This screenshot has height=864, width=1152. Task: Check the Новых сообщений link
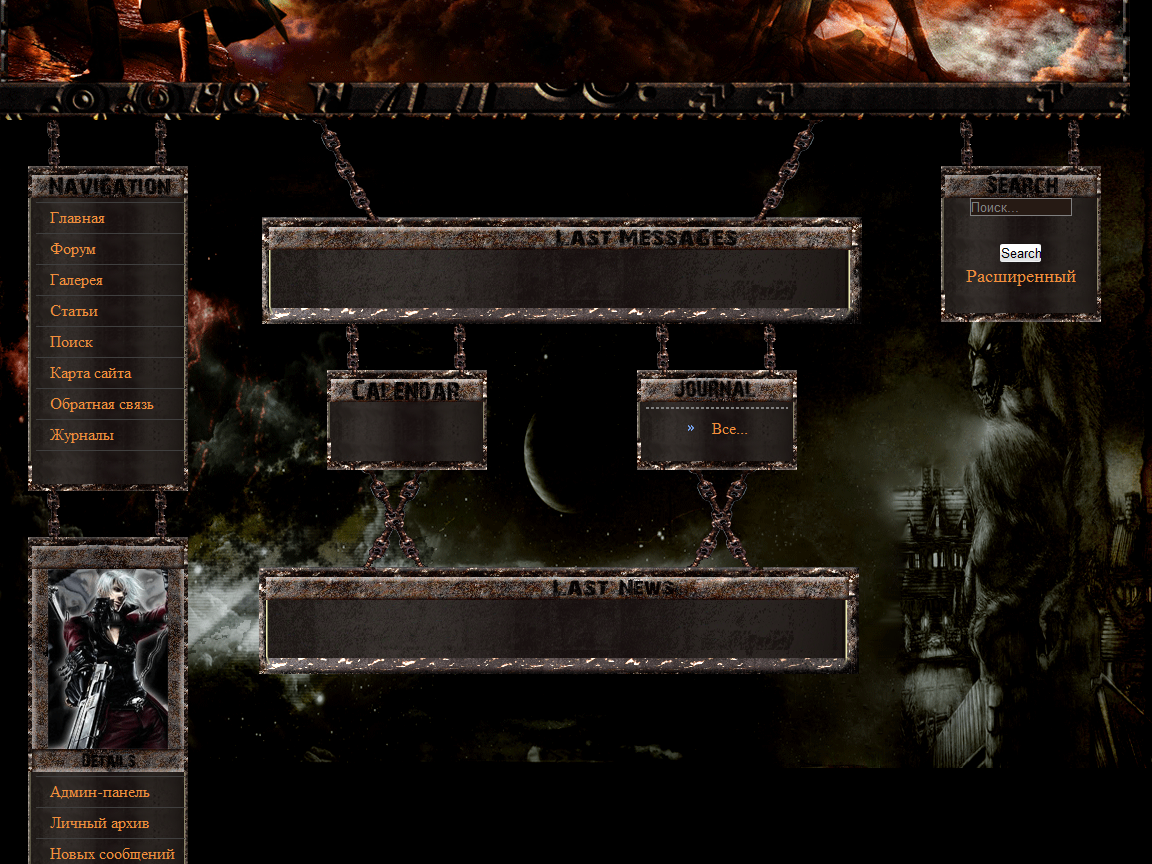[x=112, y=854]
